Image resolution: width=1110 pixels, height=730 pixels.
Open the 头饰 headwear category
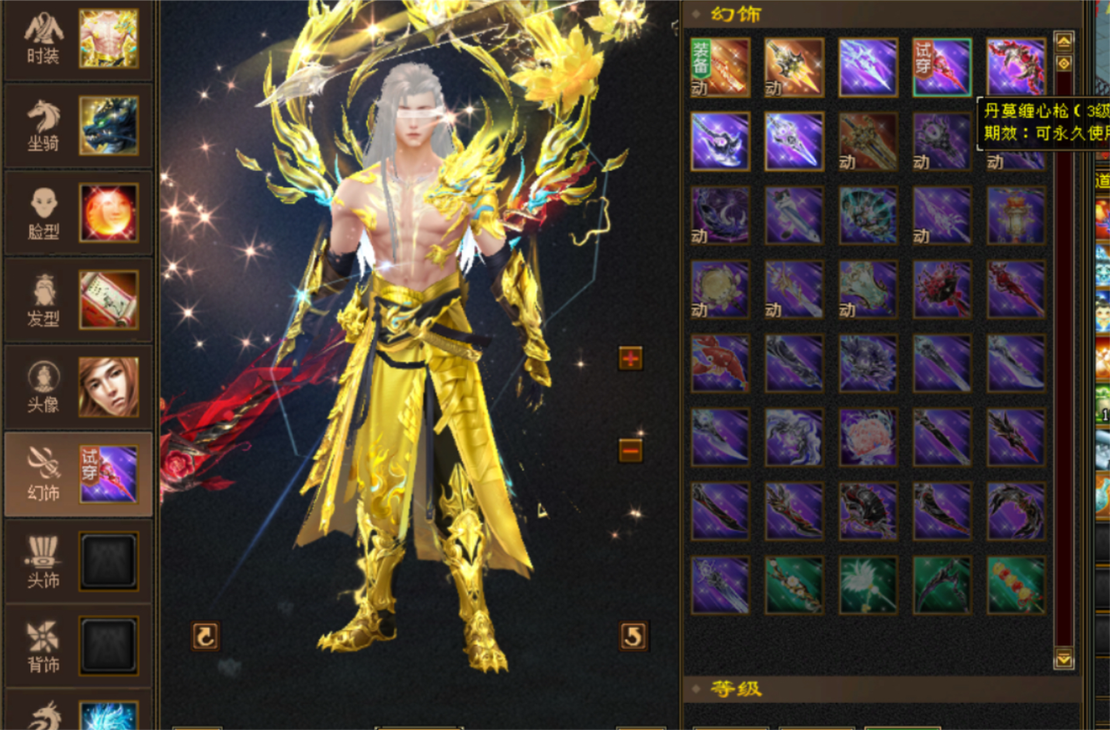pos(78,561)
